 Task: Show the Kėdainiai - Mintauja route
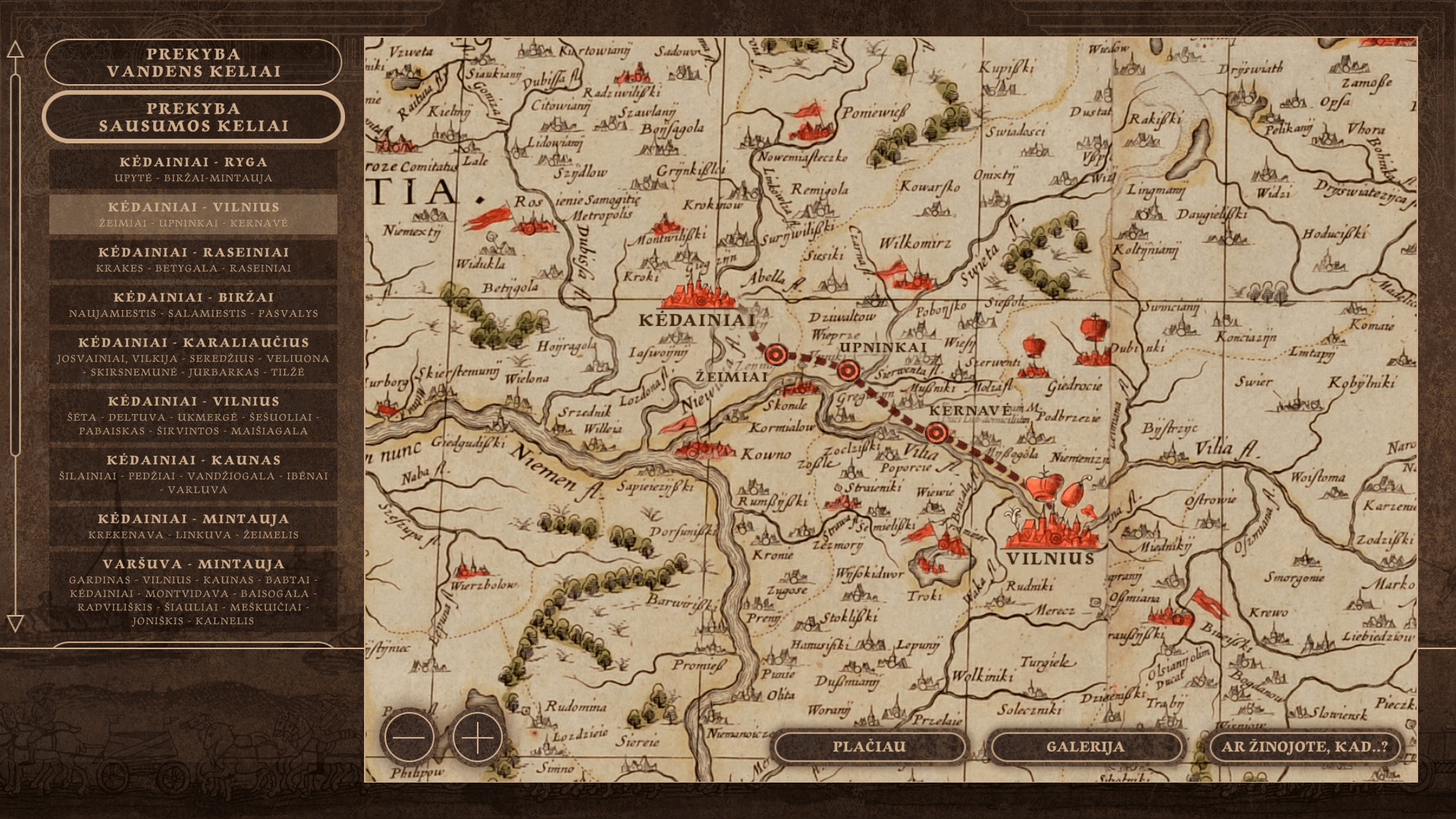point(193,526)
